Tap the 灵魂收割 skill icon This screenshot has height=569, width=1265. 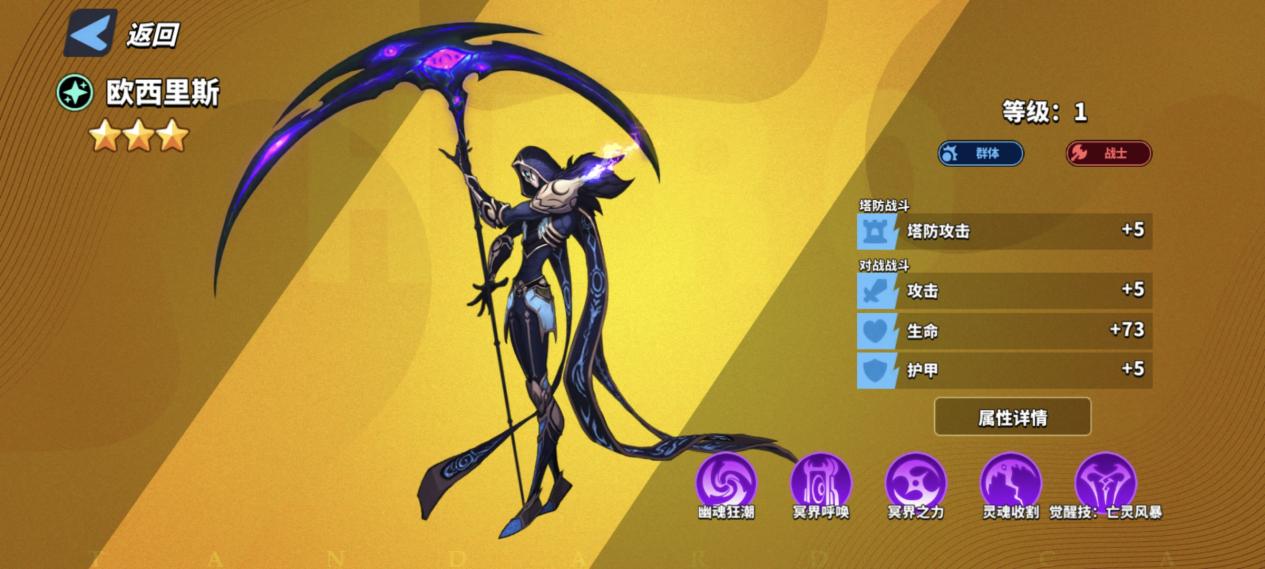pyautogui.click(x=1010, y=481)
